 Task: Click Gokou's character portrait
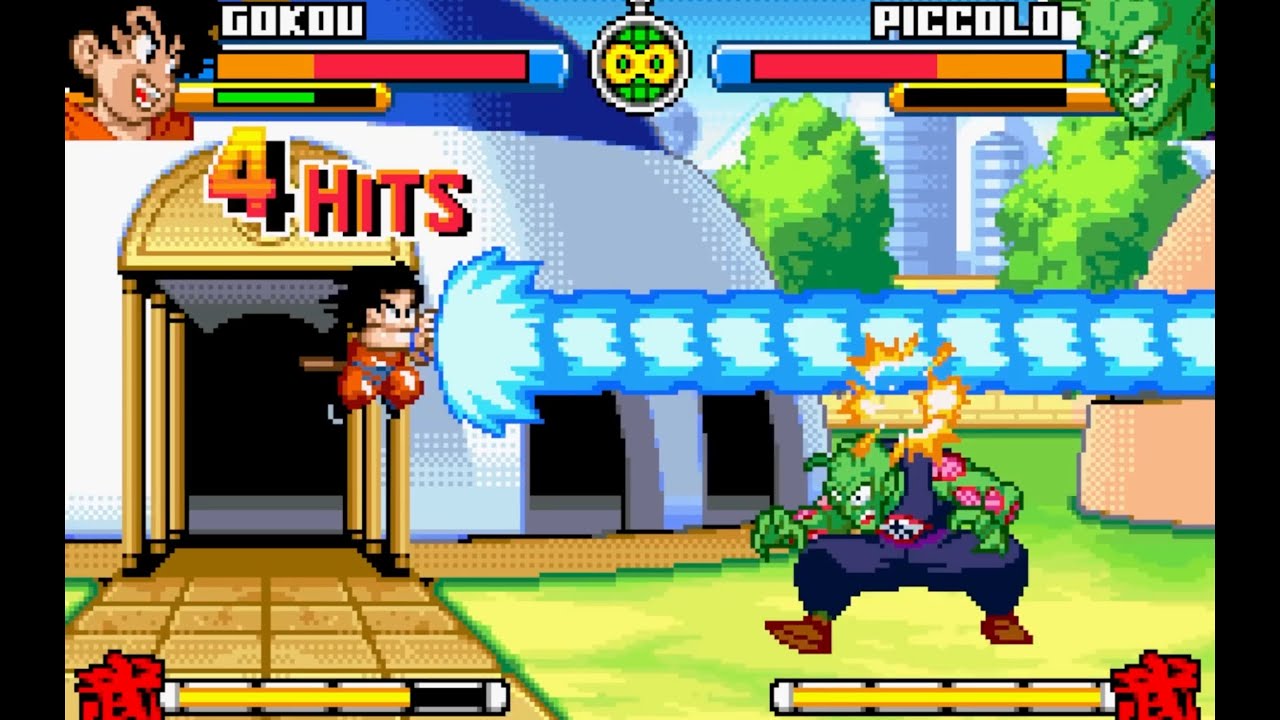(x=130, y=70)
